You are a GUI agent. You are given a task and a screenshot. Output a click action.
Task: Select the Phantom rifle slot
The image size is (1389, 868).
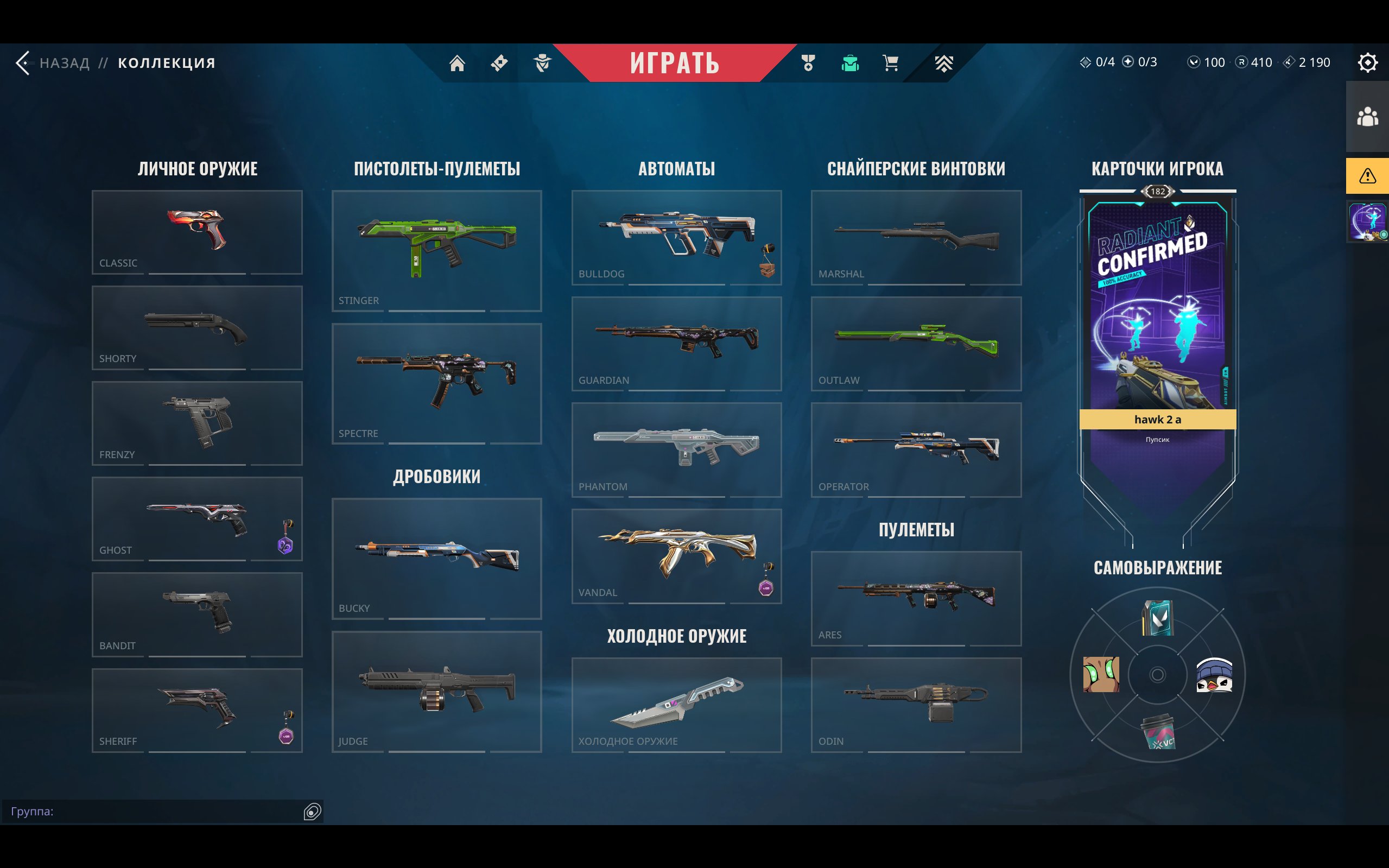[676, 449]
